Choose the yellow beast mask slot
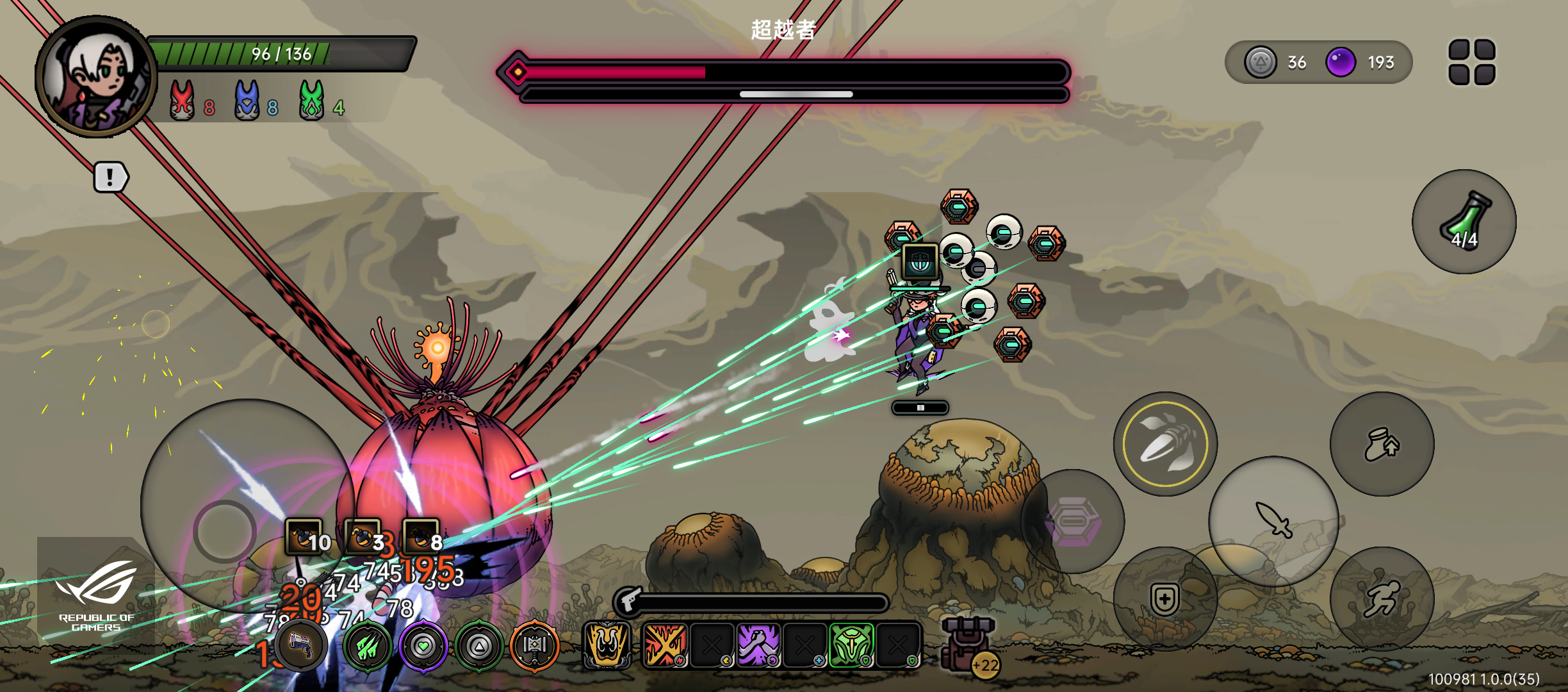 click(607, 645)
